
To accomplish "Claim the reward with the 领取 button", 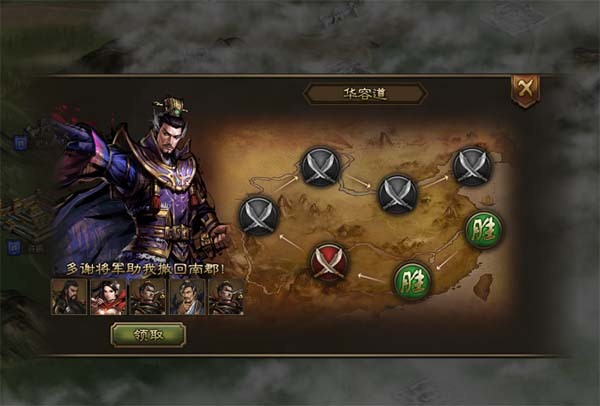I will click(x=148, y=334).
